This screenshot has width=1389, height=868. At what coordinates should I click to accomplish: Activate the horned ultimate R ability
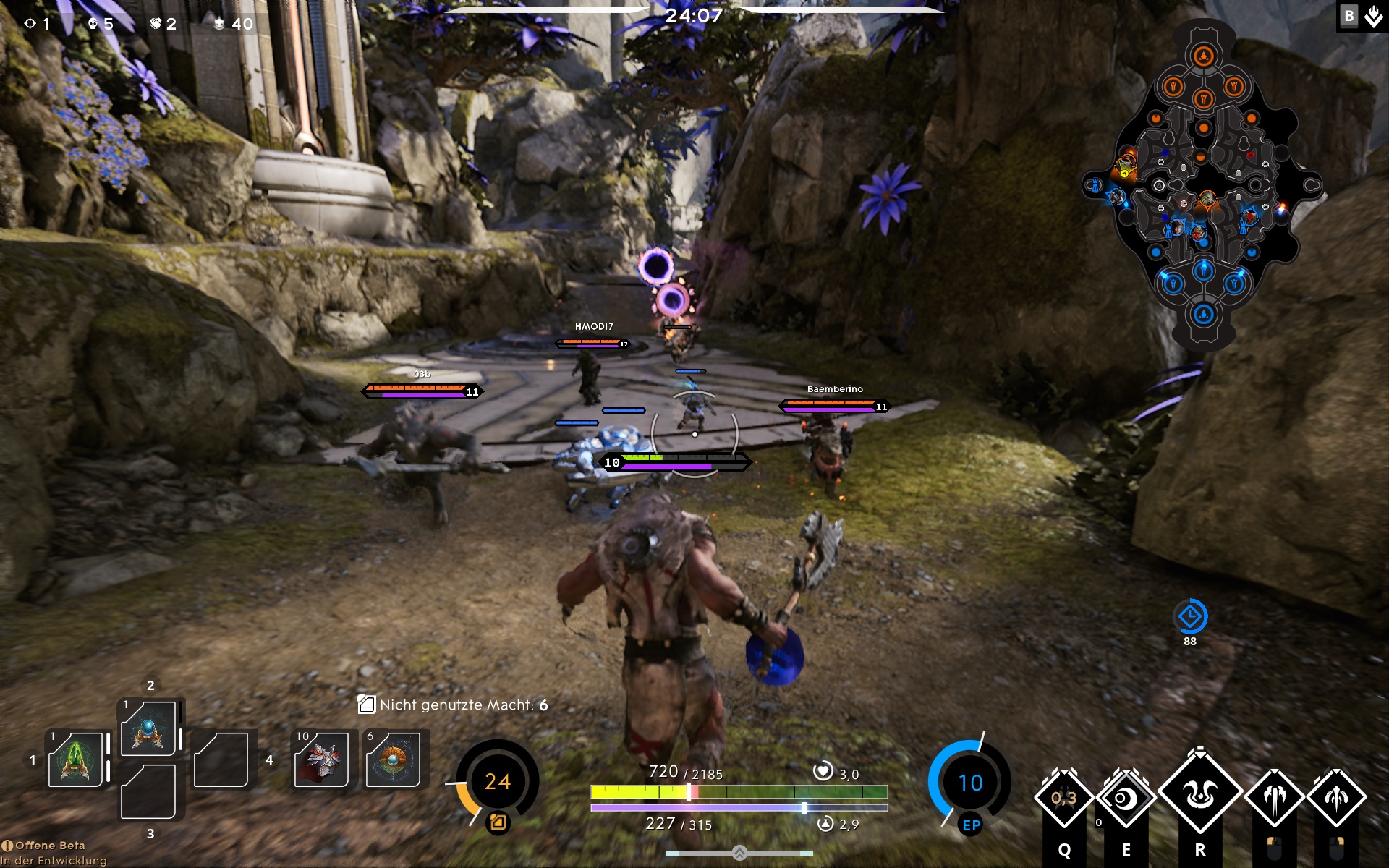click(x=1200, y=794)
